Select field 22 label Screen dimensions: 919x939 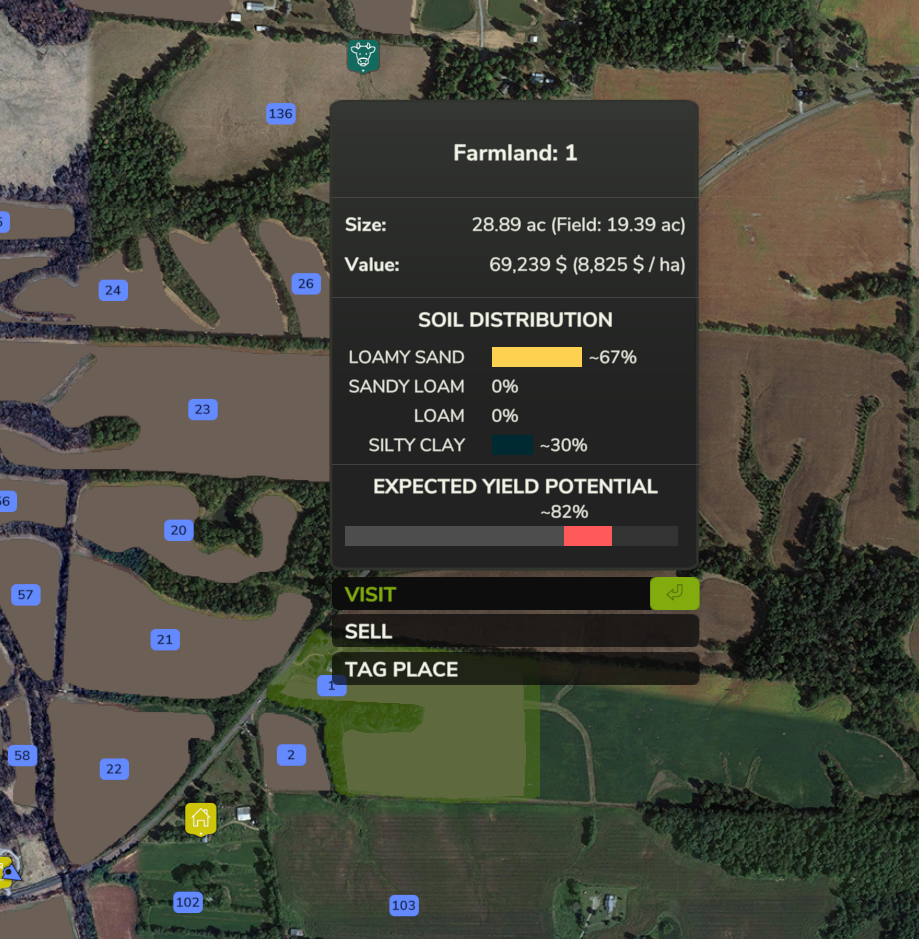pos(114,769)
